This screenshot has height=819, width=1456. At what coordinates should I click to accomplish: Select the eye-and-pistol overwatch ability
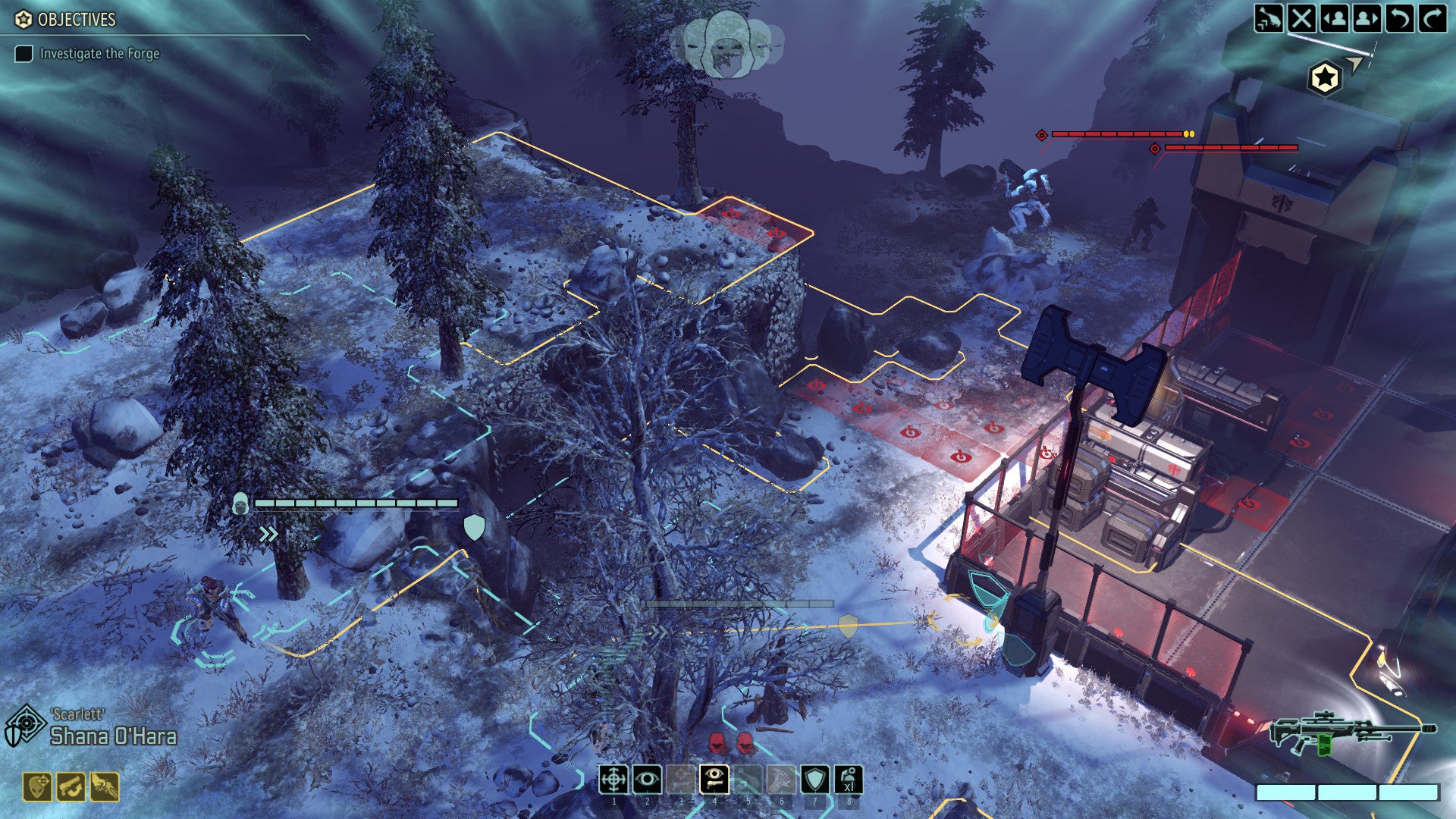pyautogui.click(x=714, y=779)
